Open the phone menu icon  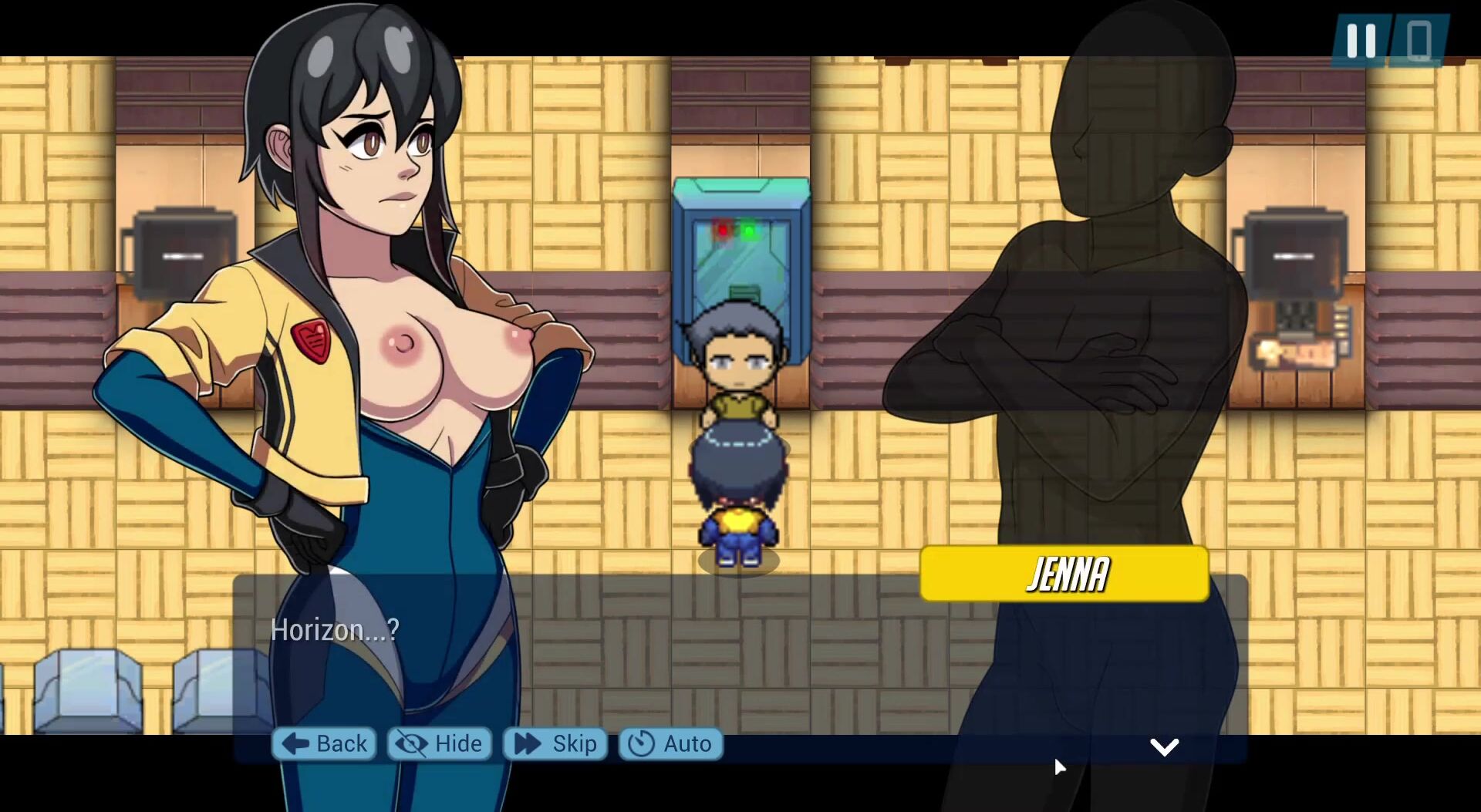(1419, 41)
